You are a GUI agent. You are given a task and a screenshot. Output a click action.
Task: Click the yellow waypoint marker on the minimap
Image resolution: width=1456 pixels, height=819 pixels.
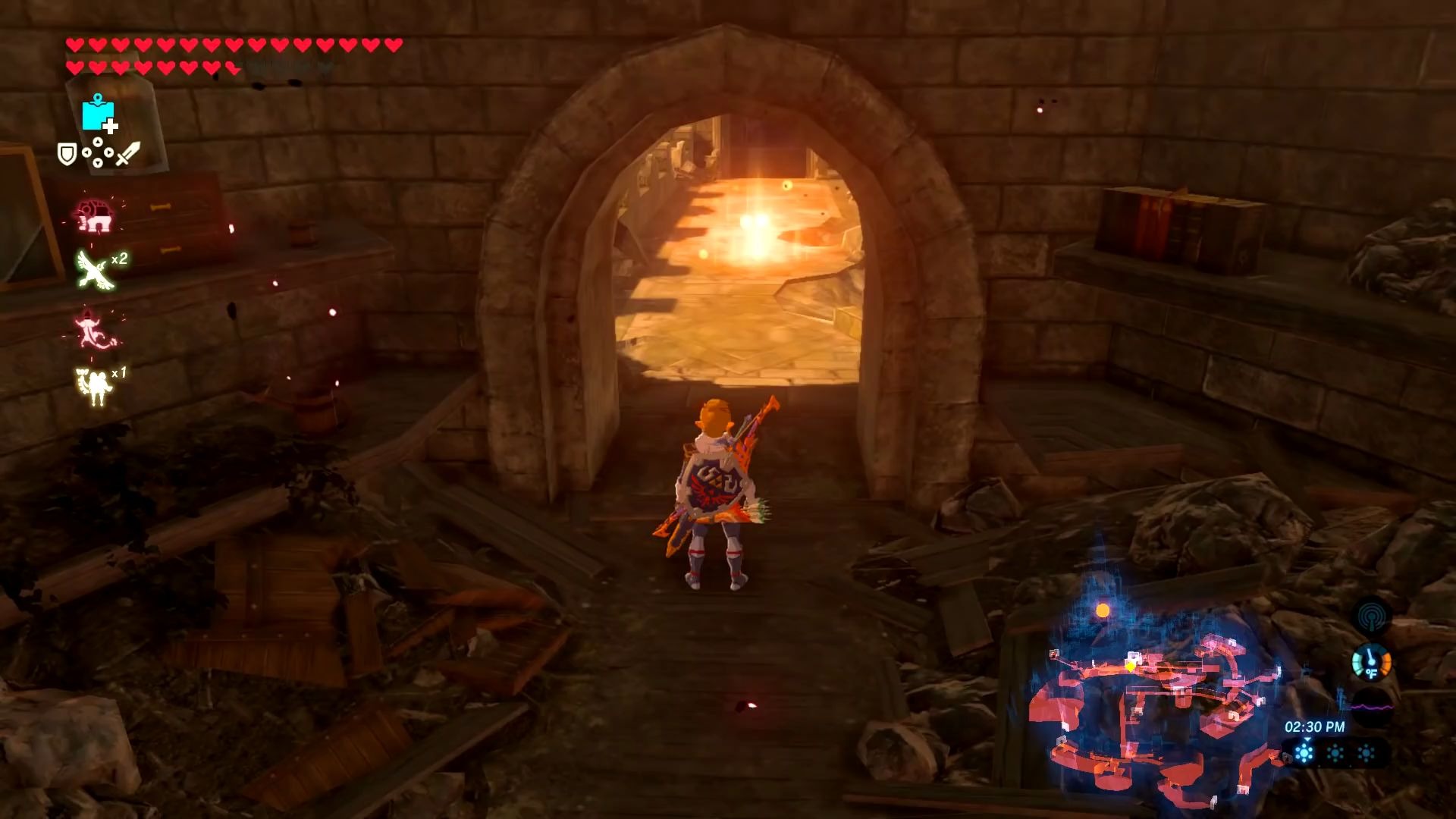[1103, 610]
